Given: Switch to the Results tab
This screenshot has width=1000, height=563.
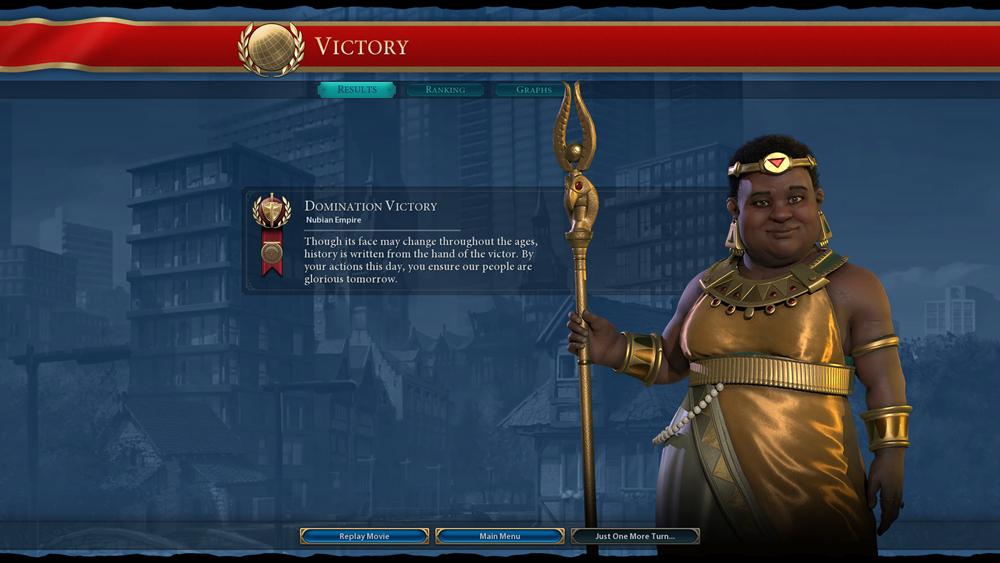Looking at the screenshot, I should pyautogui.click(x=357, y=90).
